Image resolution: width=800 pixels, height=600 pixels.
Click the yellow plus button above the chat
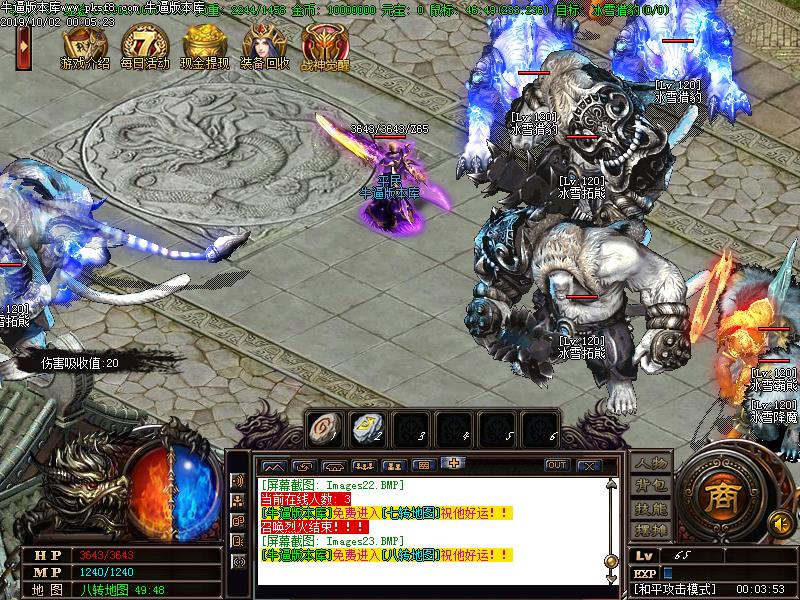455,464
